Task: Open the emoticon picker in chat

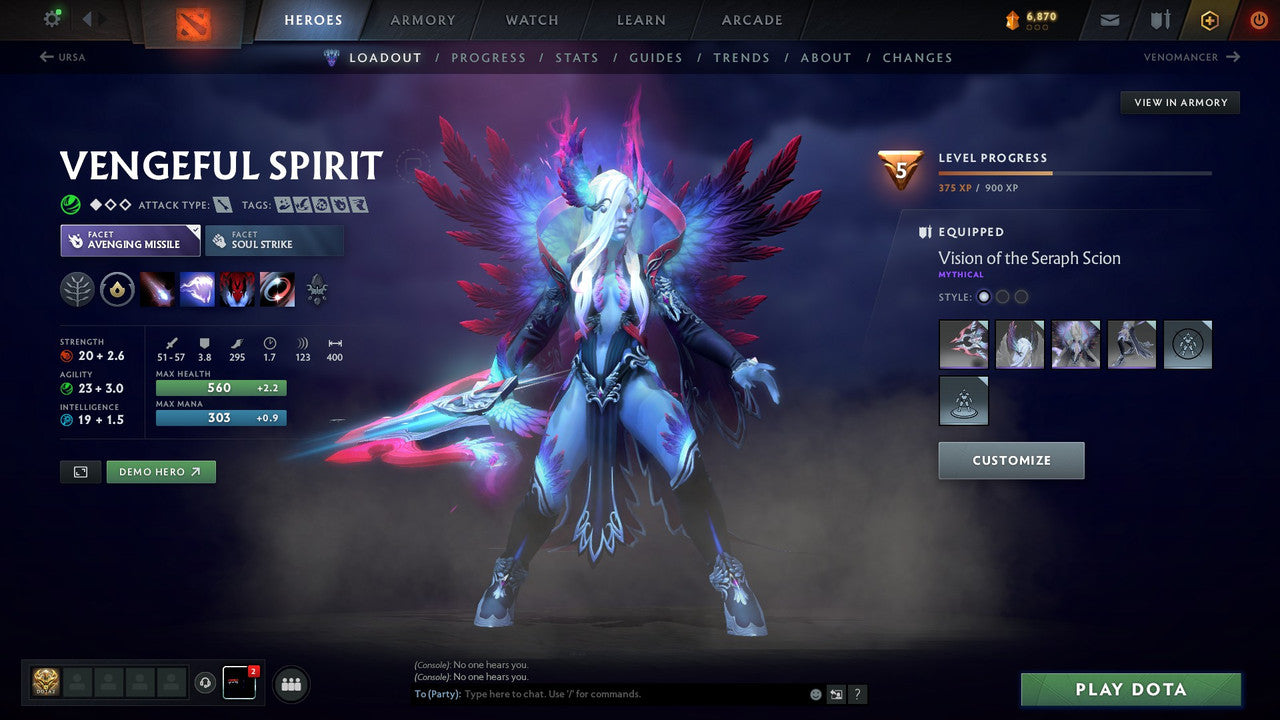Action: pos(815,694)
